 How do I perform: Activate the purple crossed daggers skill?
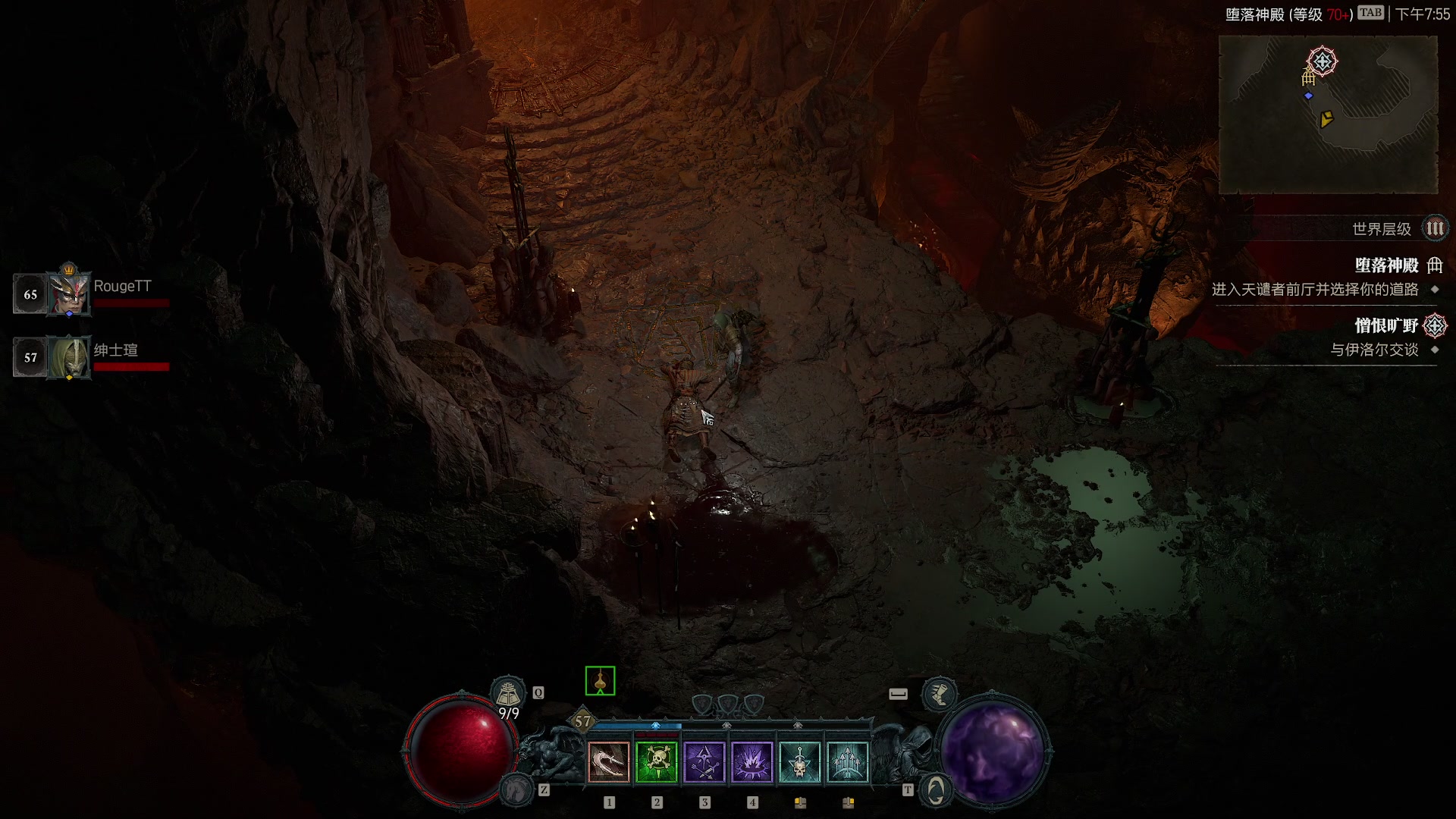[704, 762]
